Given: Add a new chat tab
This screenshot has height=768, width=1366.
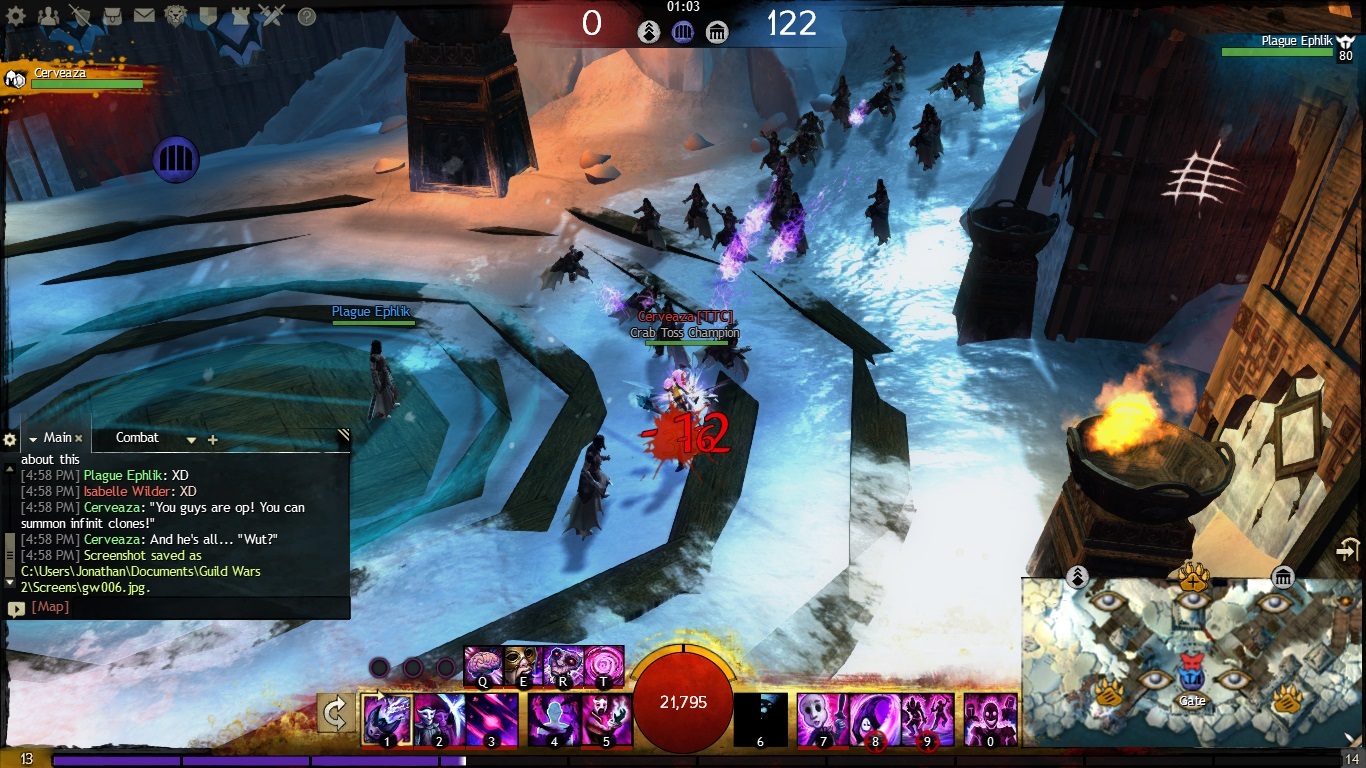Looking at the screenshot, I should pos(213,440).
